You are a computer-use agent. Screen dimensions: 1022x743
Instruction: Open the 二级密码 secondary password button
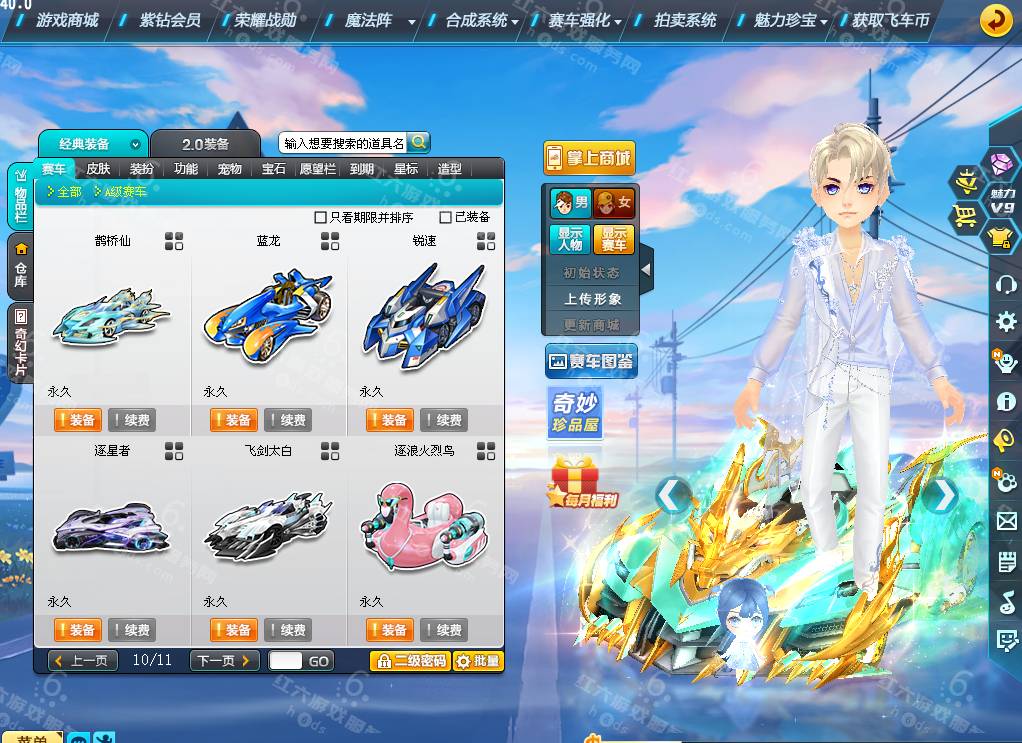click(x=410, y=661)
